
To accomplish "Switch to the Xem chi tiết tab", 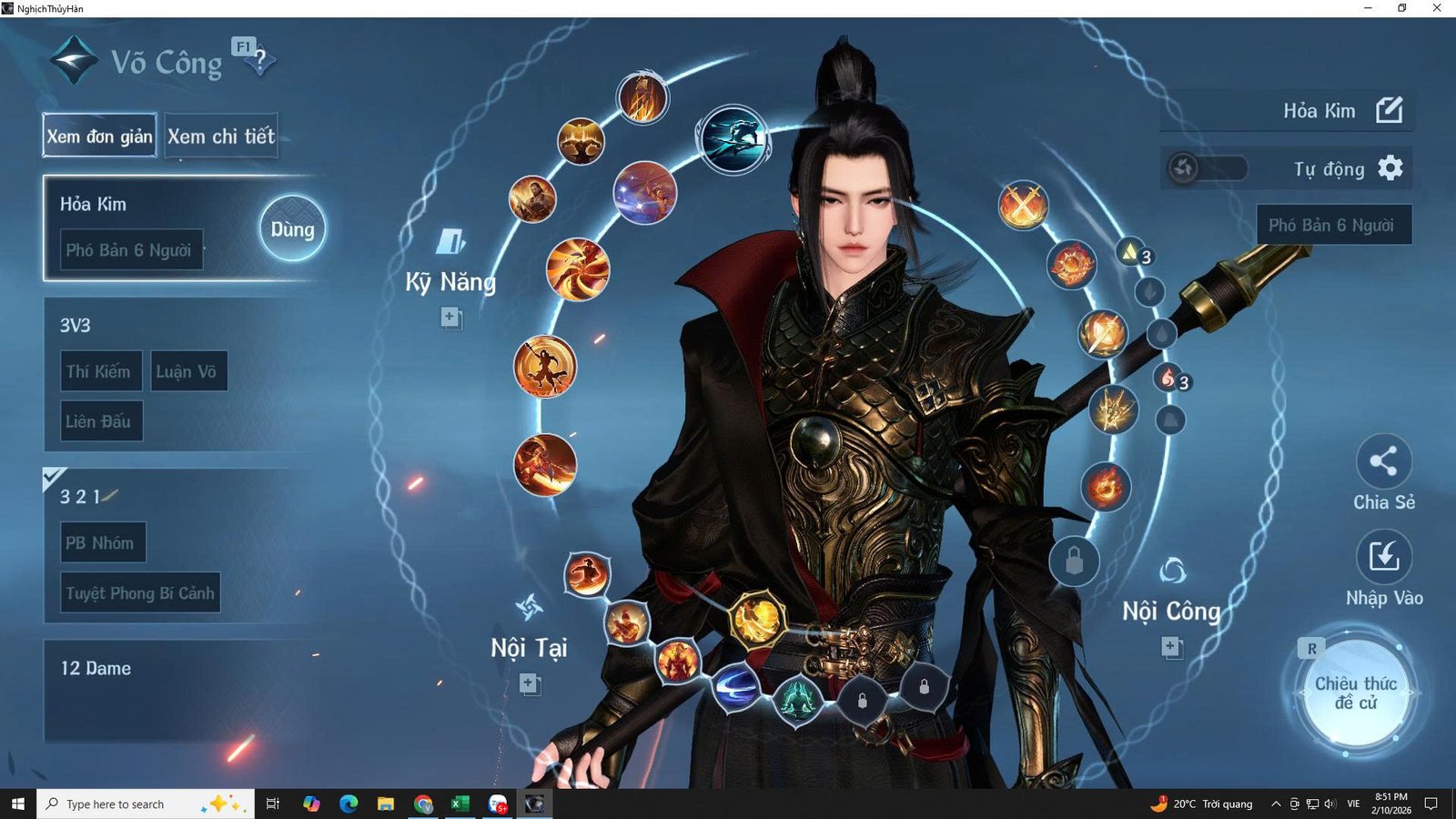I will pyautogui.click(x=221, y=136).
